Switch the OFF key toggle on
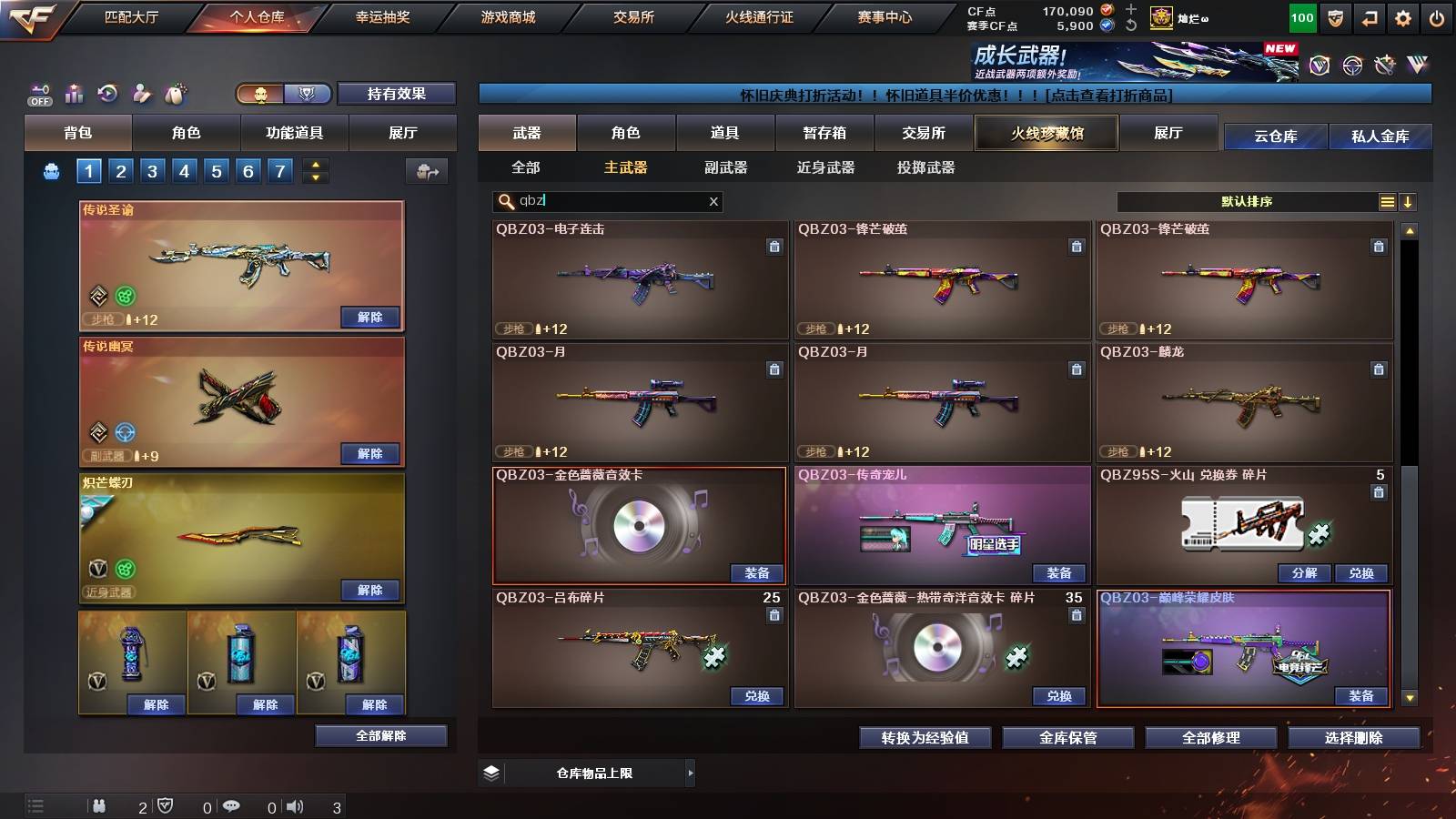 38,93
